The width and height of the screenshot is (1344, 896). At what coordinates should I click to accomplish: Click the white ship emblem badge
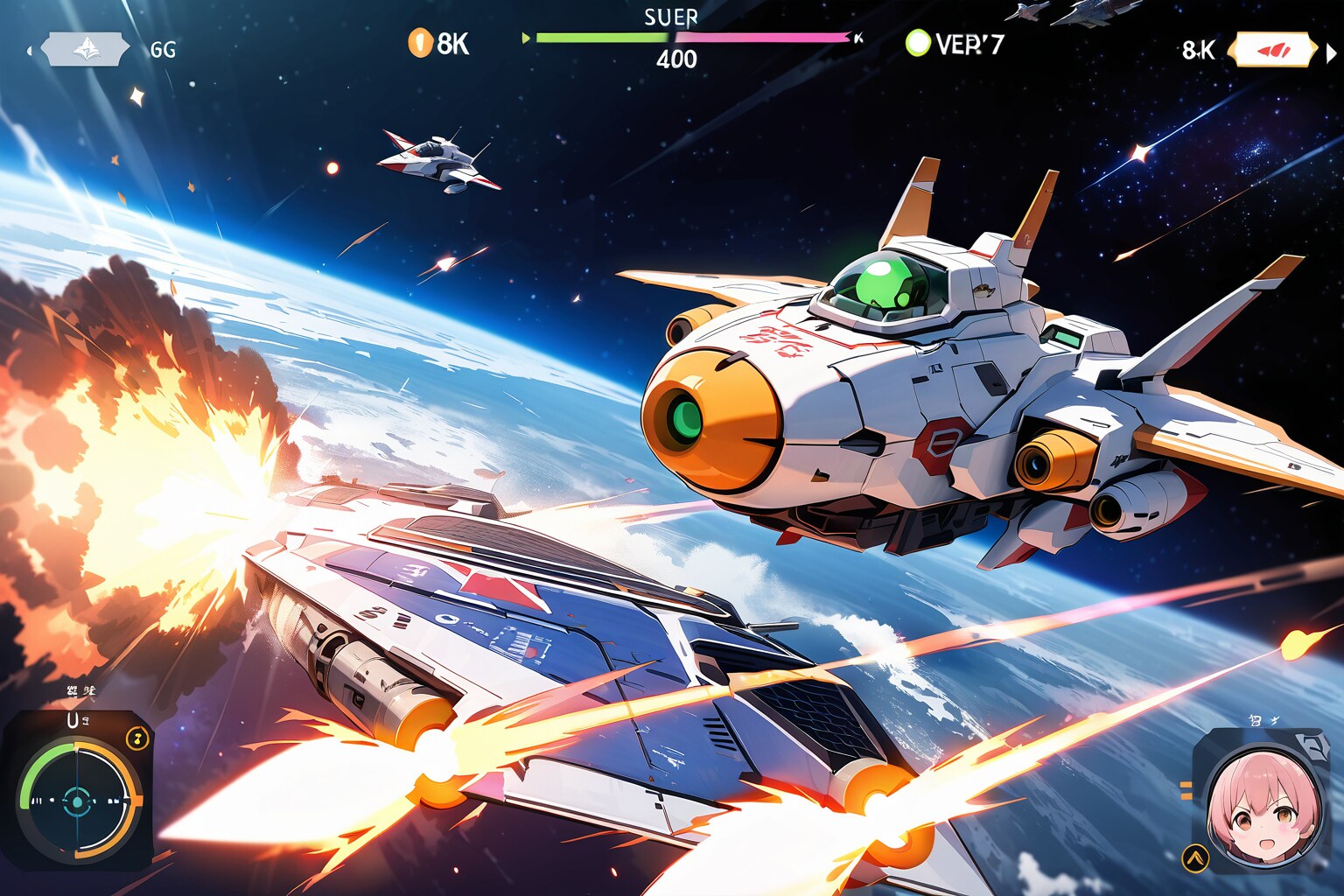(85, 49)
